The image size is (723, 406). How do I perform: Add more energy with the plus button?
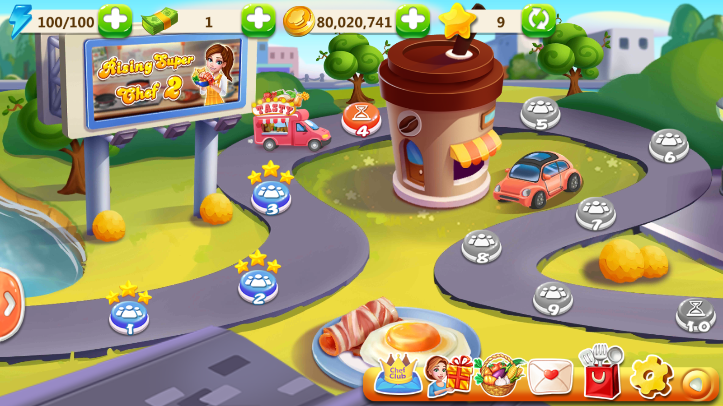click(x=114, y=19)
